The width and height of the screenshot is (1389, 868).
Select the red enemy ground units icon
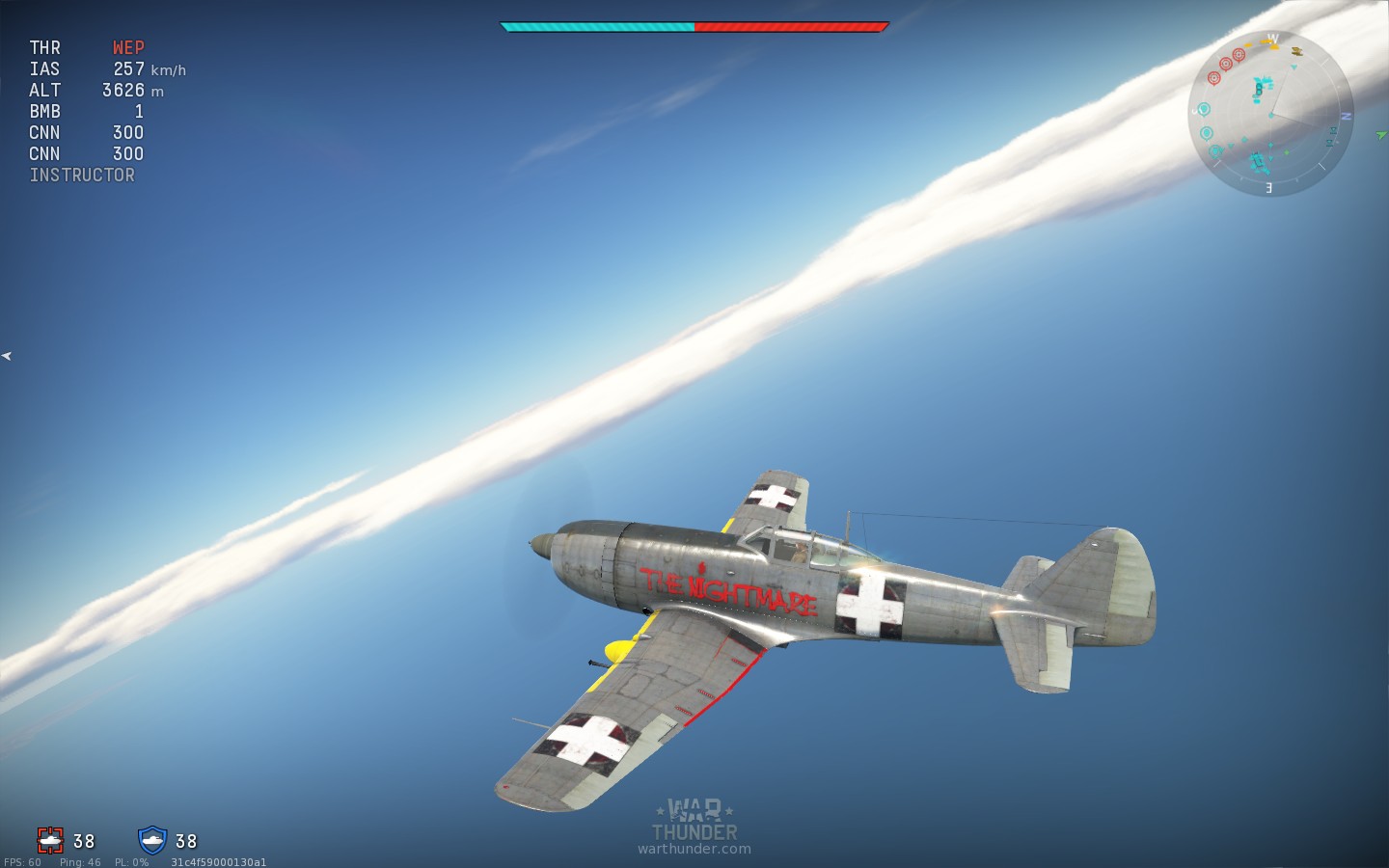[50, 840]
